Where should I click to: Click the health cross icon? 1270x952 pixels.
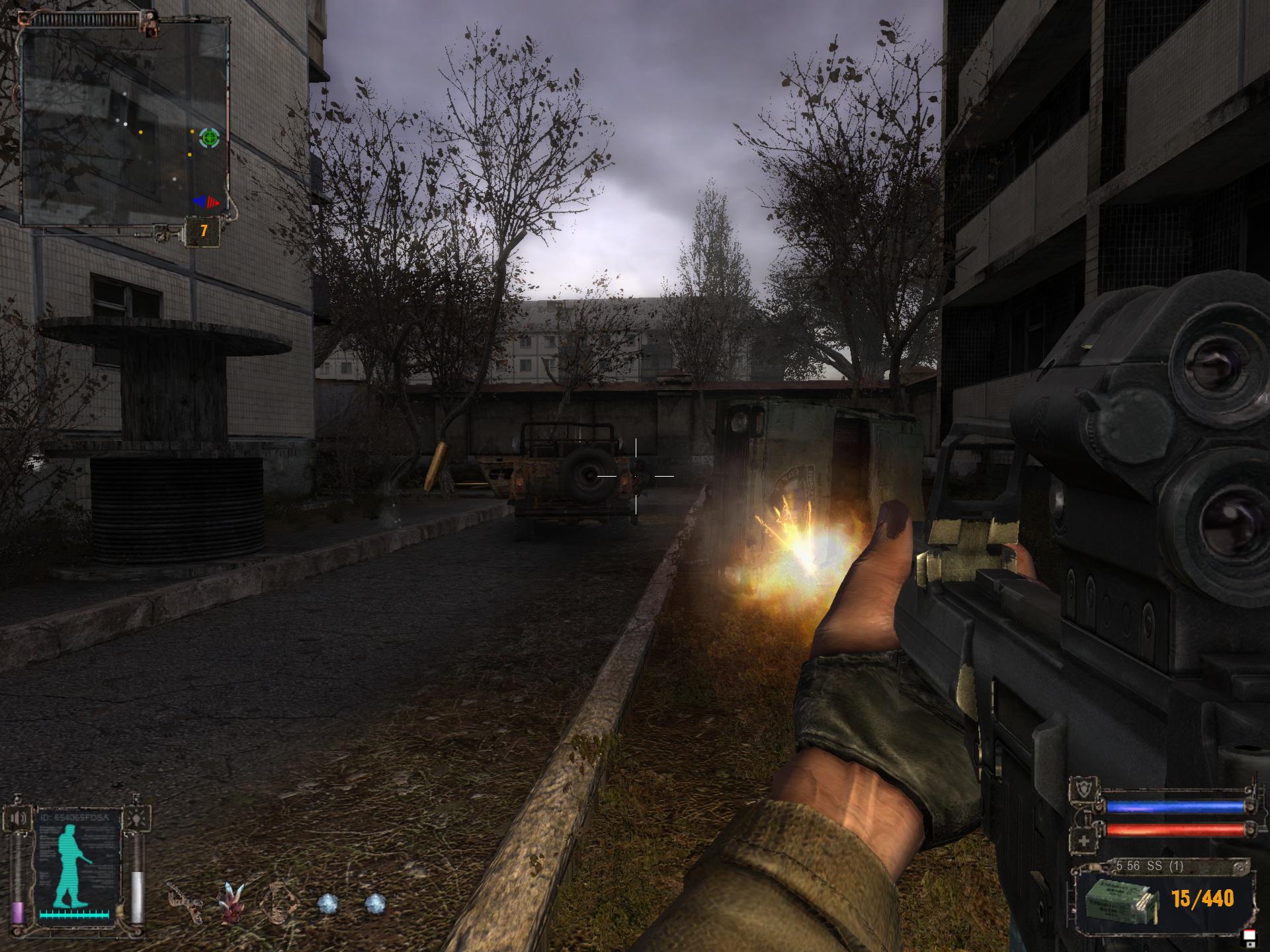pos(1085,840)
